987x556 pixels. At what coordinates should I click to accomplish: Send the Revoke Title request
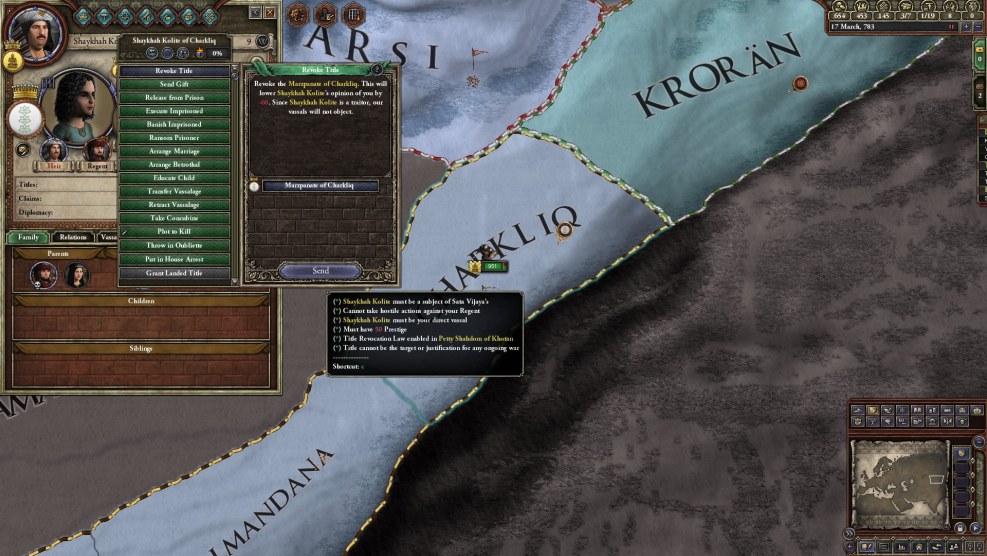320,271
